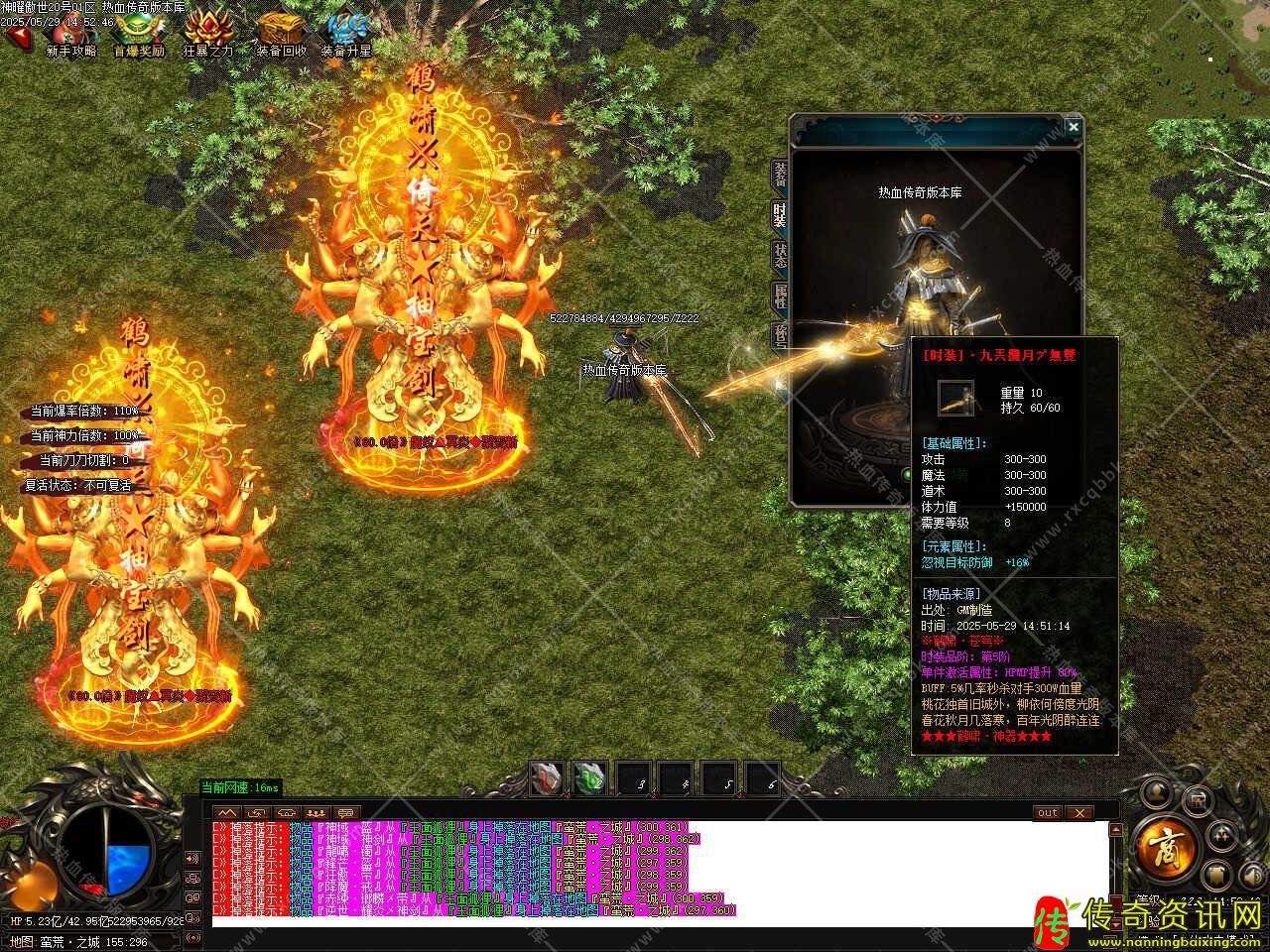
Task: Use the red potion in hotbar slot 1
Action: [x=546, y=777]
